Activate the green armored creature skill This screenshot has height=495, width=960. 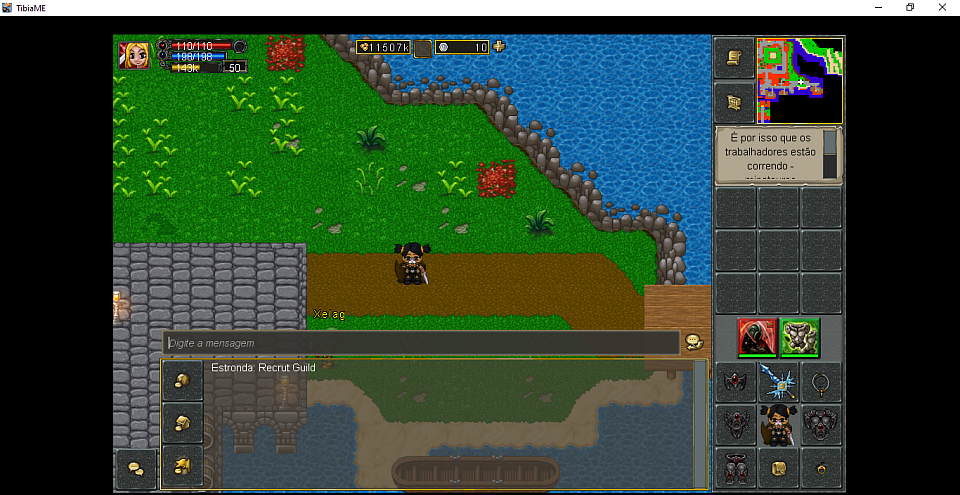[x=800, y=338]
